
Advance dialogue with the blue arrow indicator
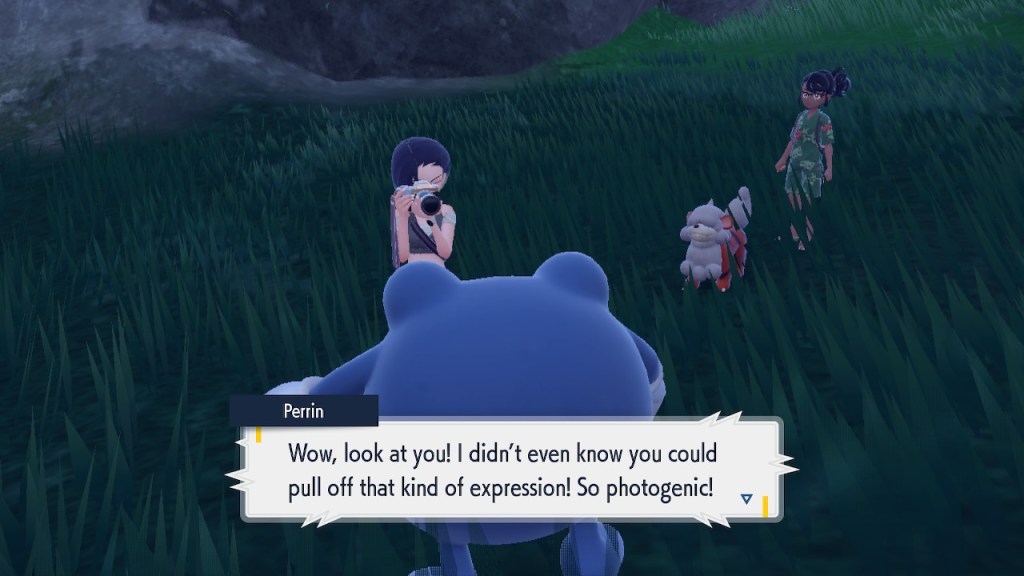point(747,497)
